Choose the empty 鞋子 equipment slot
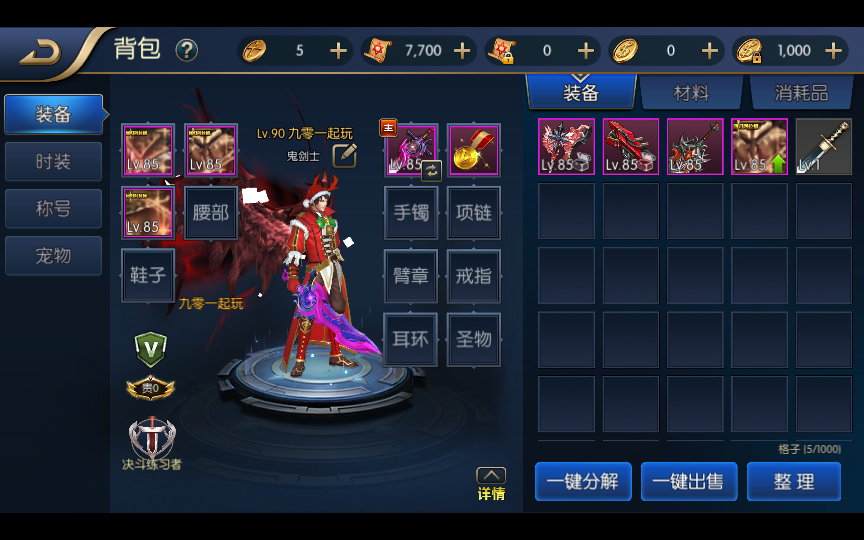Screen dimensions: 864x540 (x=148, y=275)
